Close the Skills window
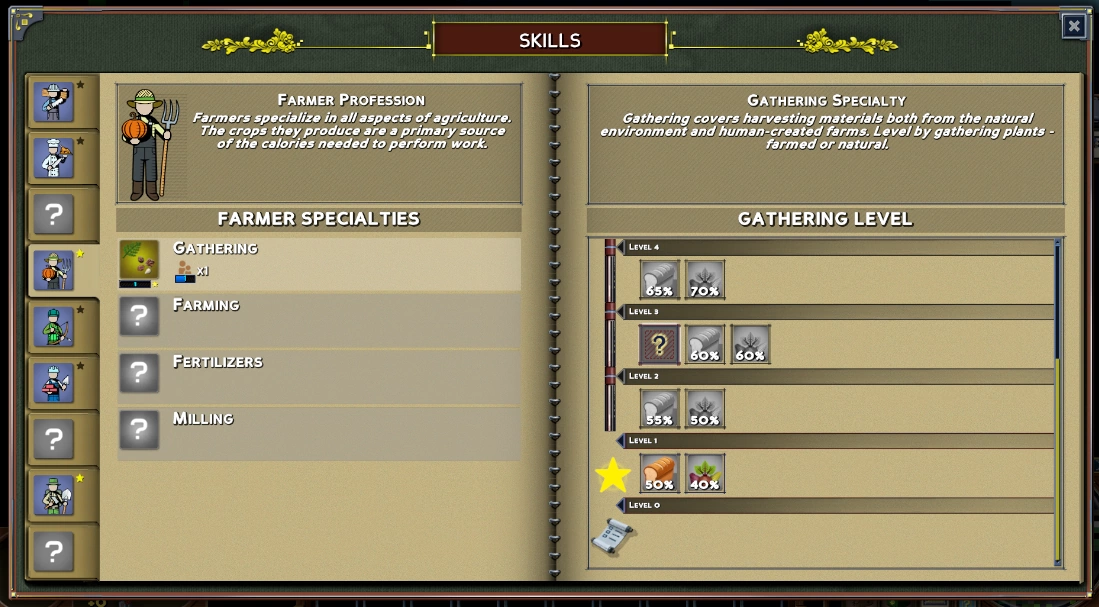The height and width of the screenshot is (607, 1099). 1074,26
